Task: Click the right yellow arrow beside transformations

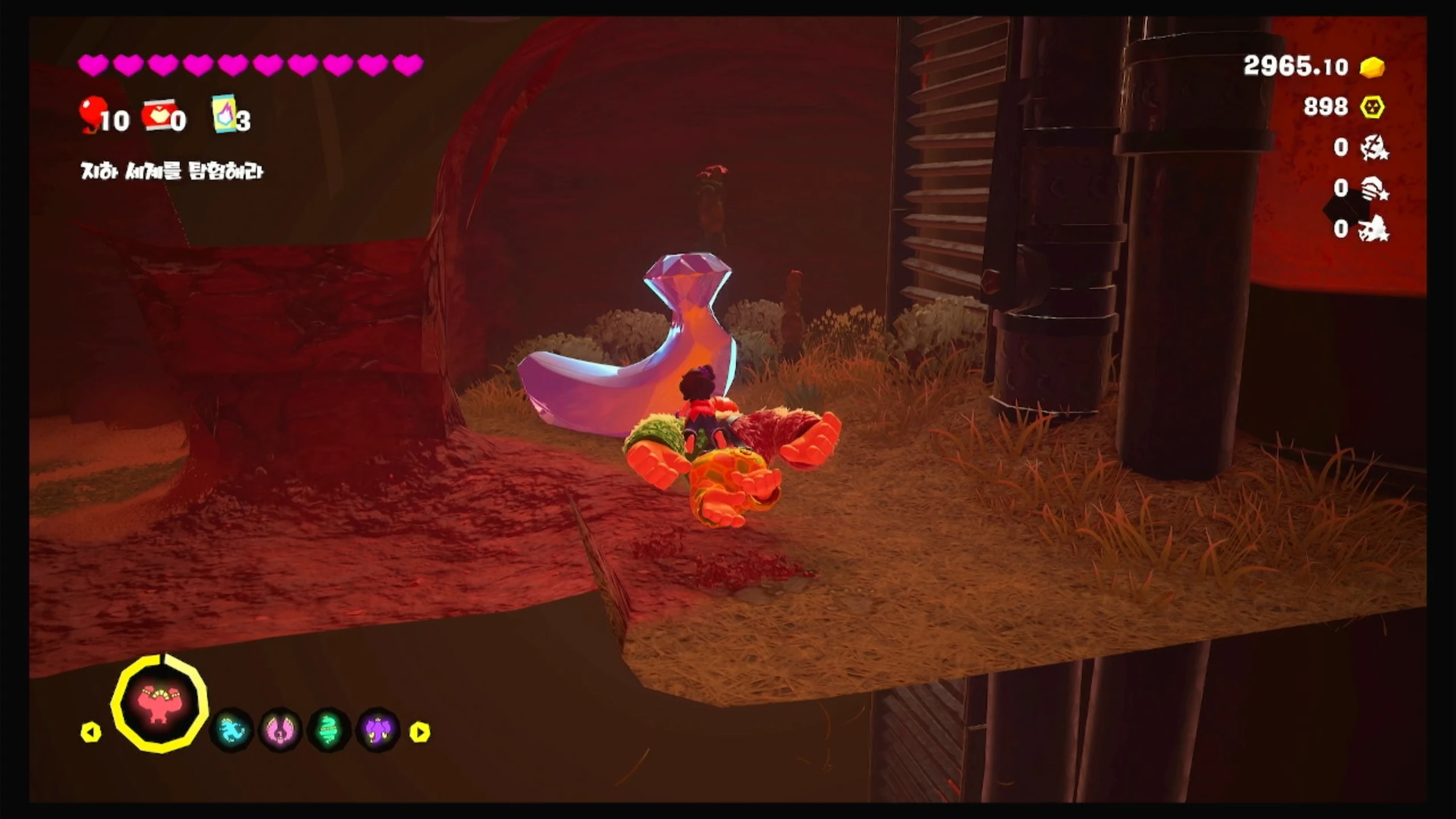Action: click(420, 732)
